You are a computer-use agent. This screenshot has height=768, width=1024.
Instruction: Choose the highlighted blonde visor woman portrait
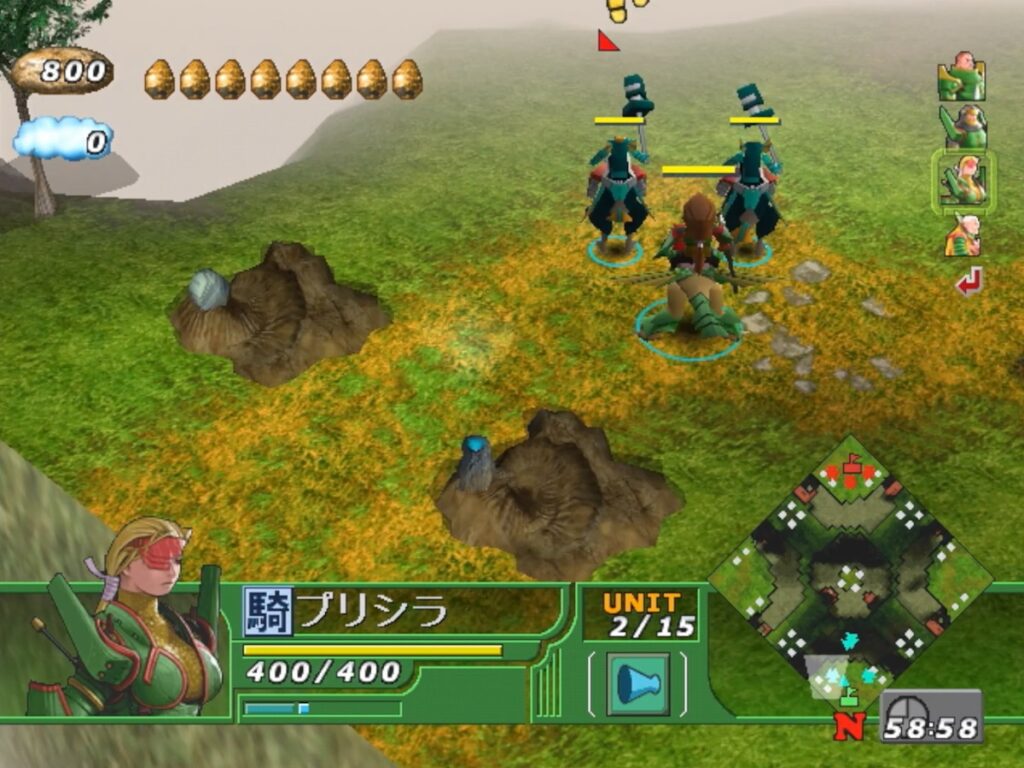click(x=962, y=181)
